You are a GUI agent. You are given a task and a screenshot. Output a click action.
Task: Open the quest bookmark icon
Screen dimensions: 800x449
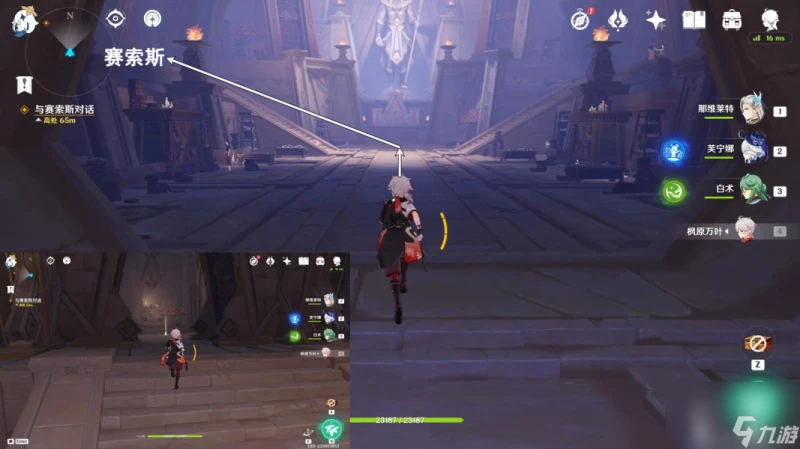pyautogui.click(x=23, y=85)
